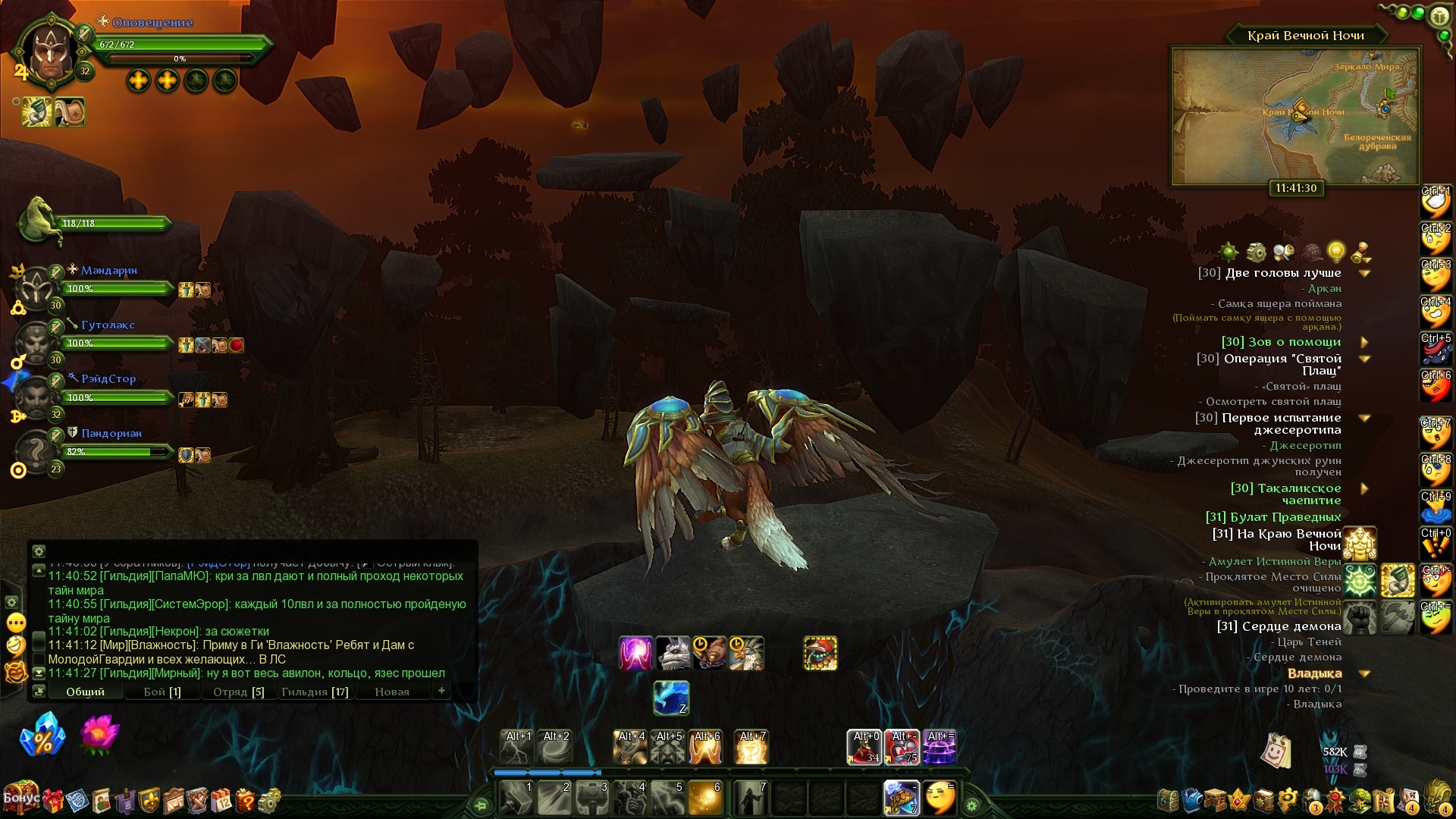
Task: Open the Бой chat tab
Action: click(x=162, y=692)
